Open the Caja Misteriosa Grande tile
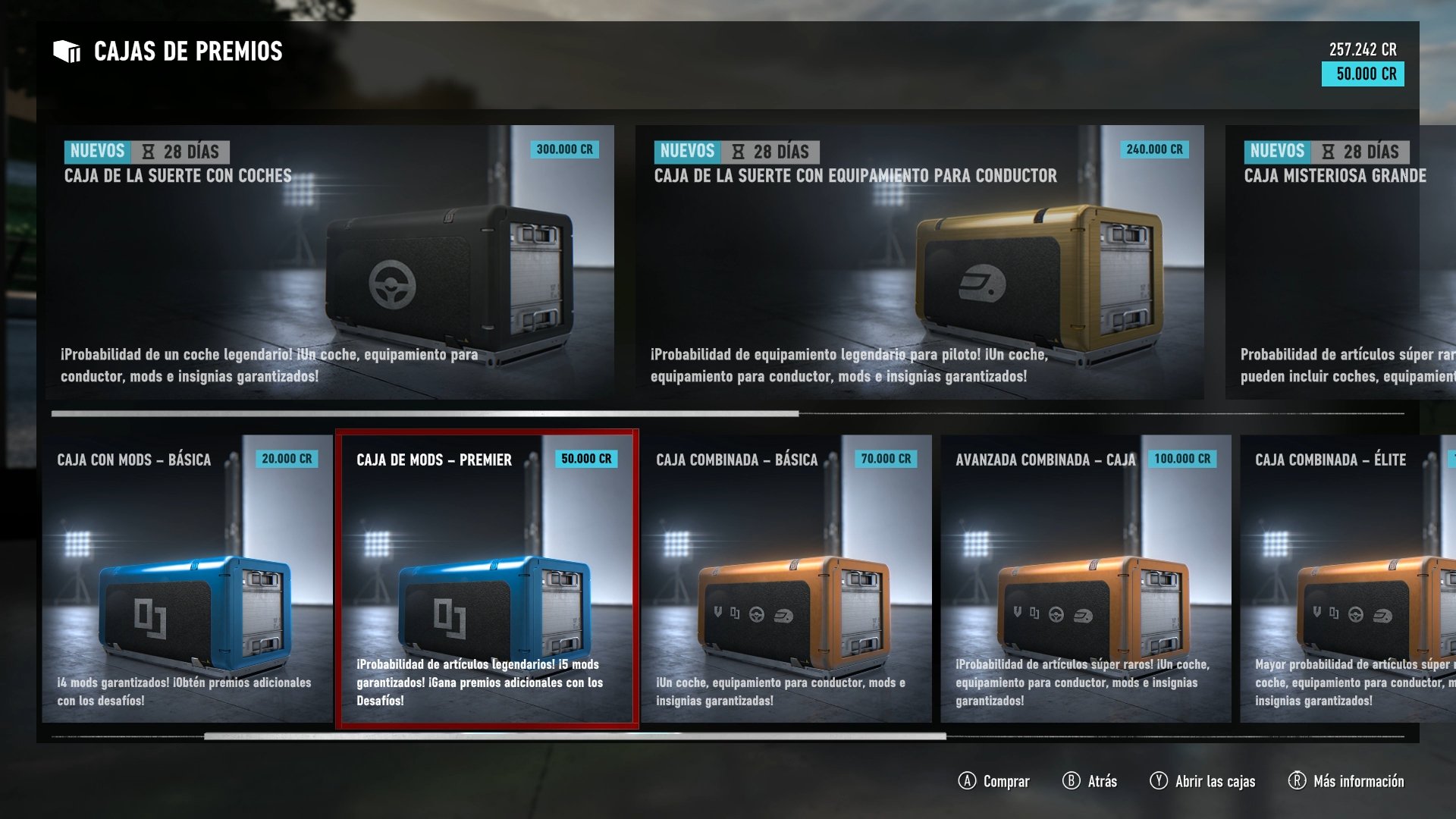The image size is (1456, 819). [x=1339, y=262]
